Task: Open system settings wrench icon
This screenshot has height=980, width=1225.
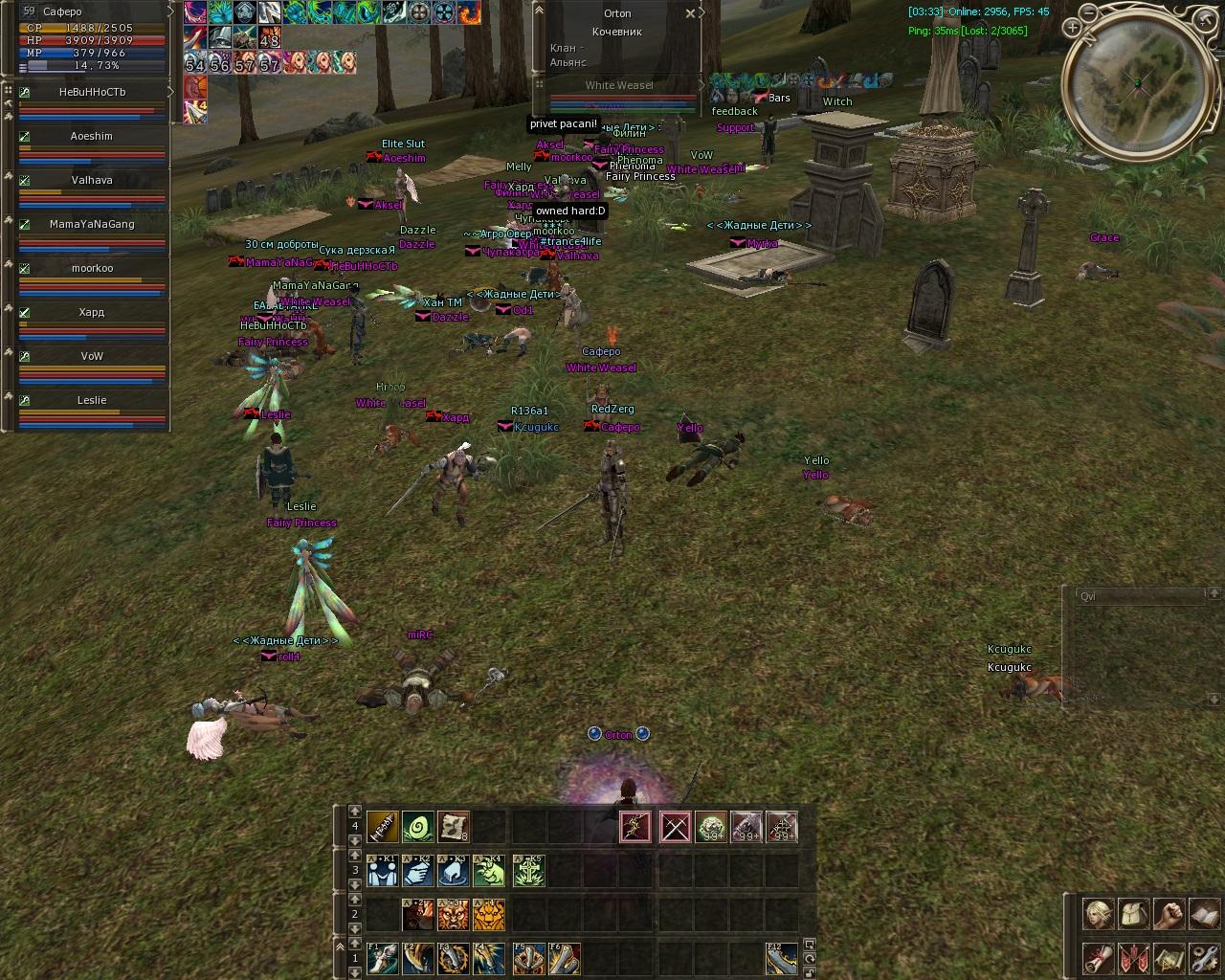Action: tap(1204, 958)
